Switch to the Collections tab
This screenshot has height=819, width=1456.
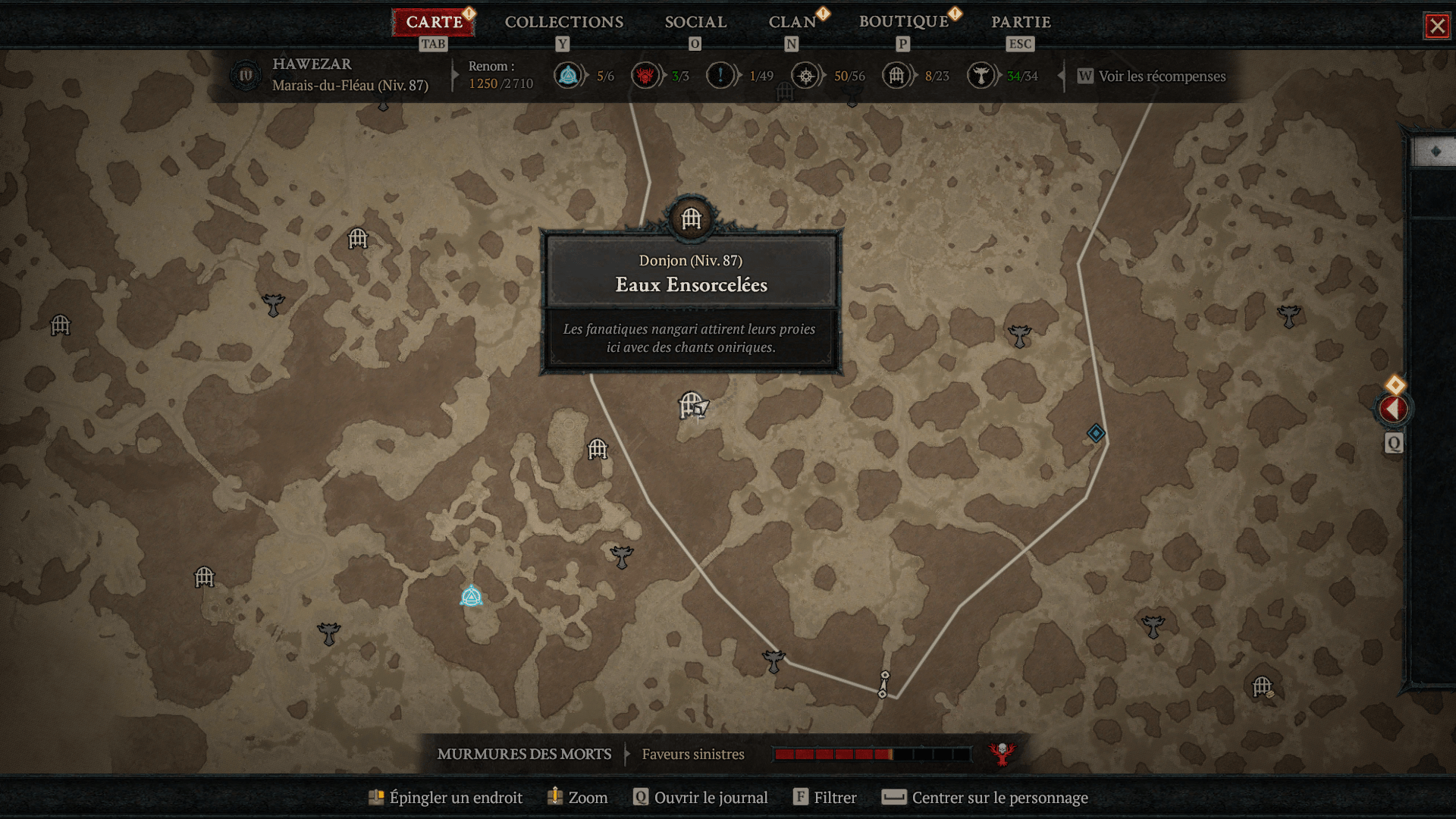(564, 22)
